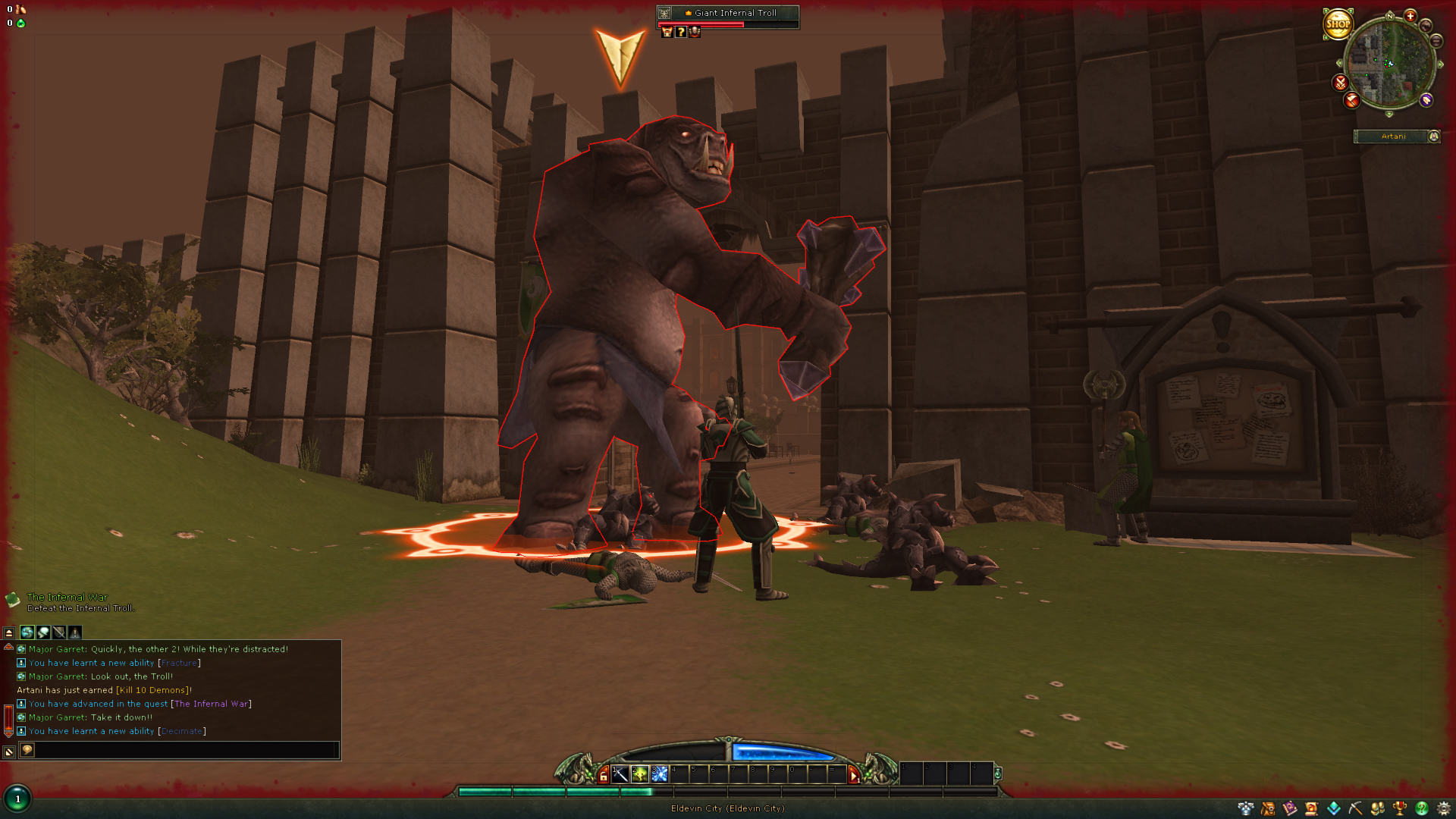
Task: Click the minimap zoom-in plus control
Action: 1410,17
